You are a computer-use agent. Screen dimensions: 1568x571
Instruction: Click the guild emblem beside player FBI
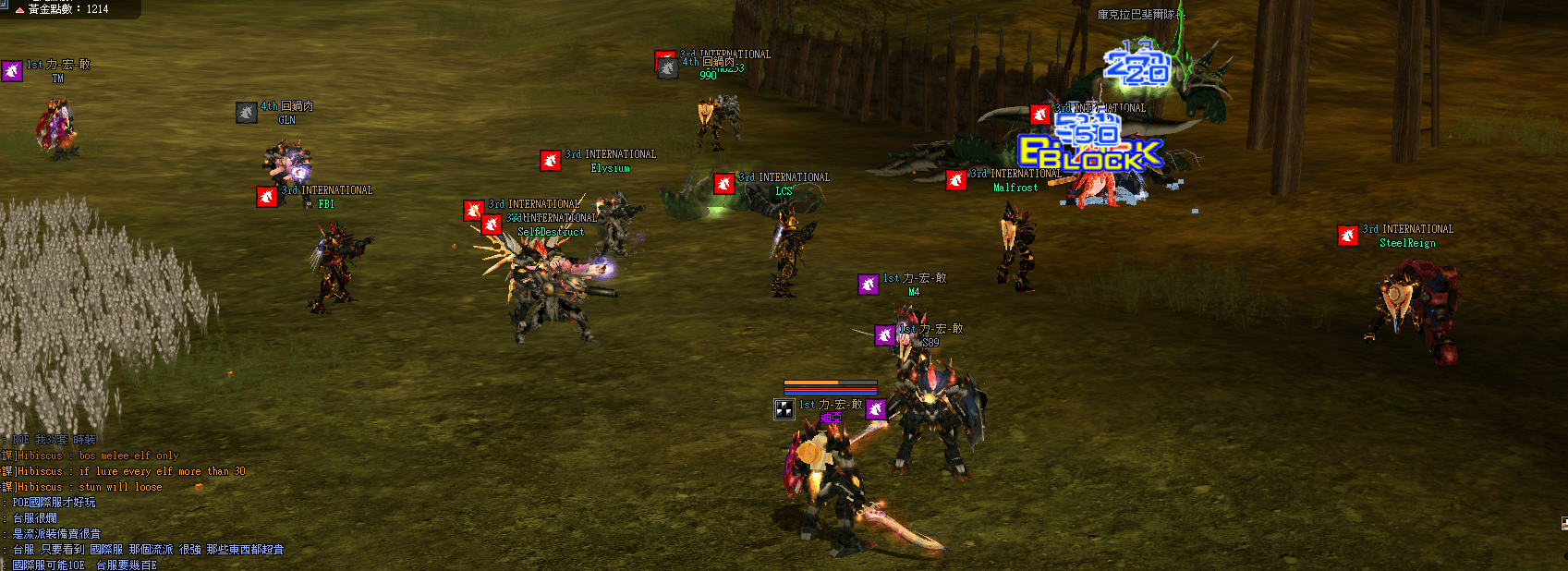(x=267, y=196)
